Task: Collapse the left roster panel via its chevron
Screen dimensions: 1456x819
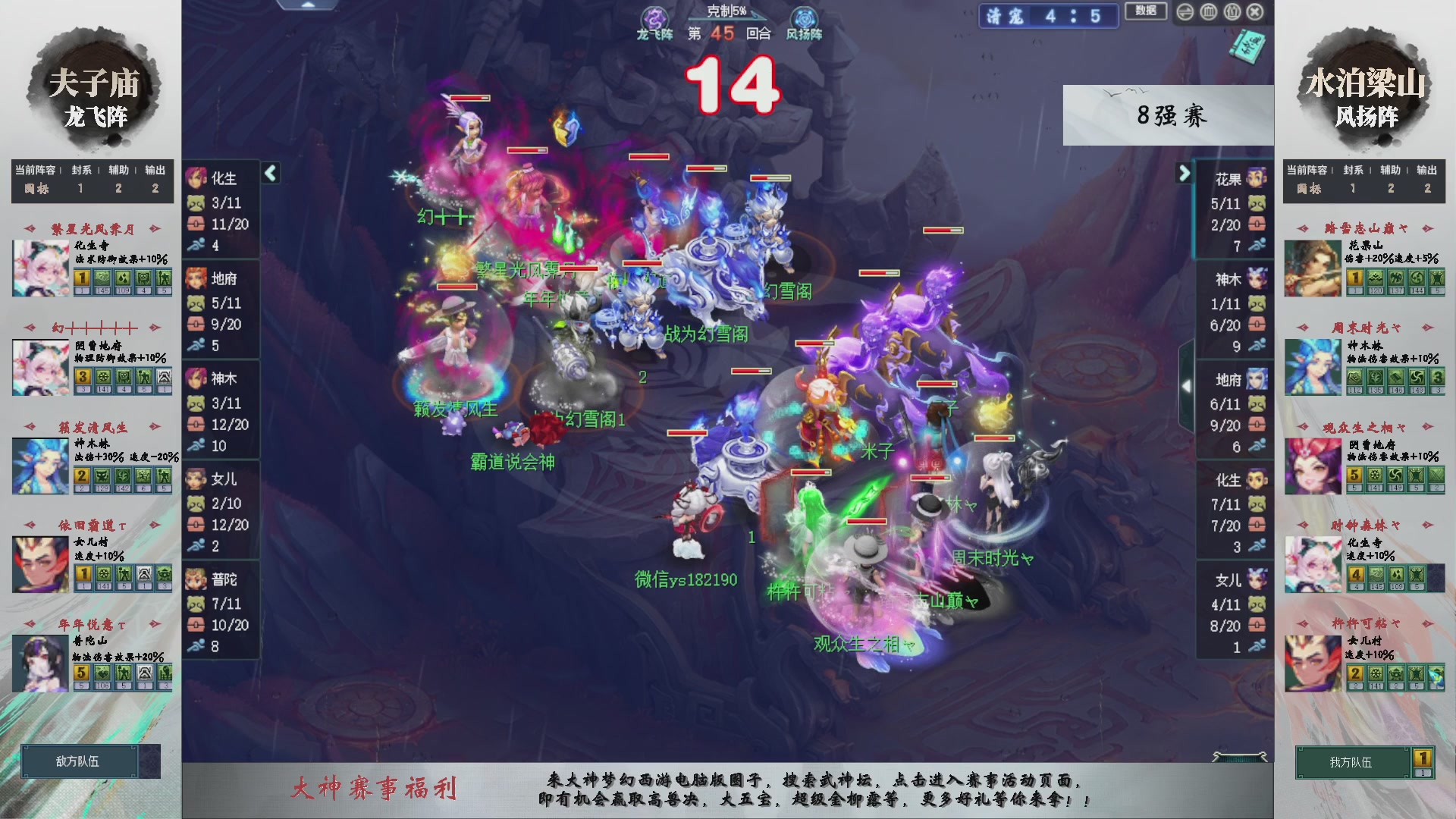Action: coord(270,173)
